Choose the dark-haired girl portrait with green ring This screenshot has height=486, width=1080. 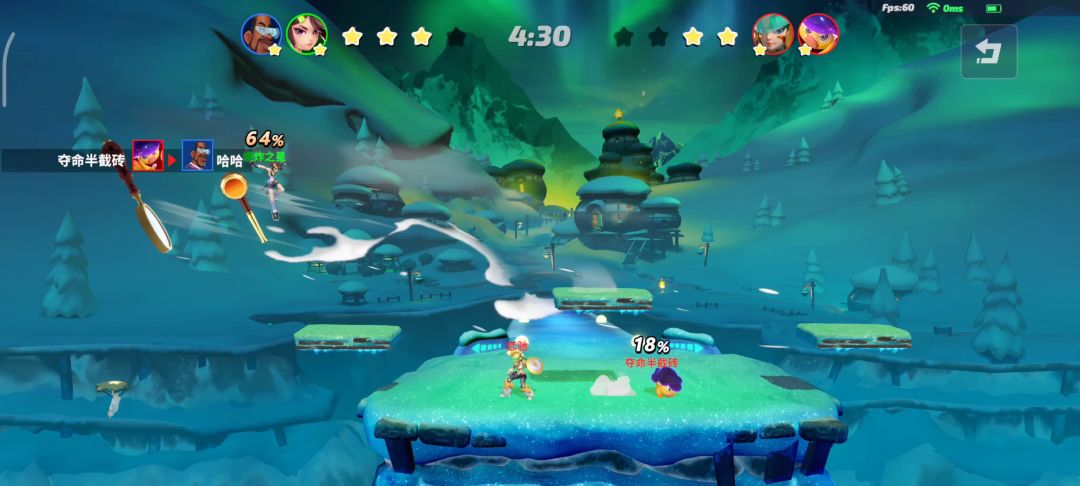306,34
